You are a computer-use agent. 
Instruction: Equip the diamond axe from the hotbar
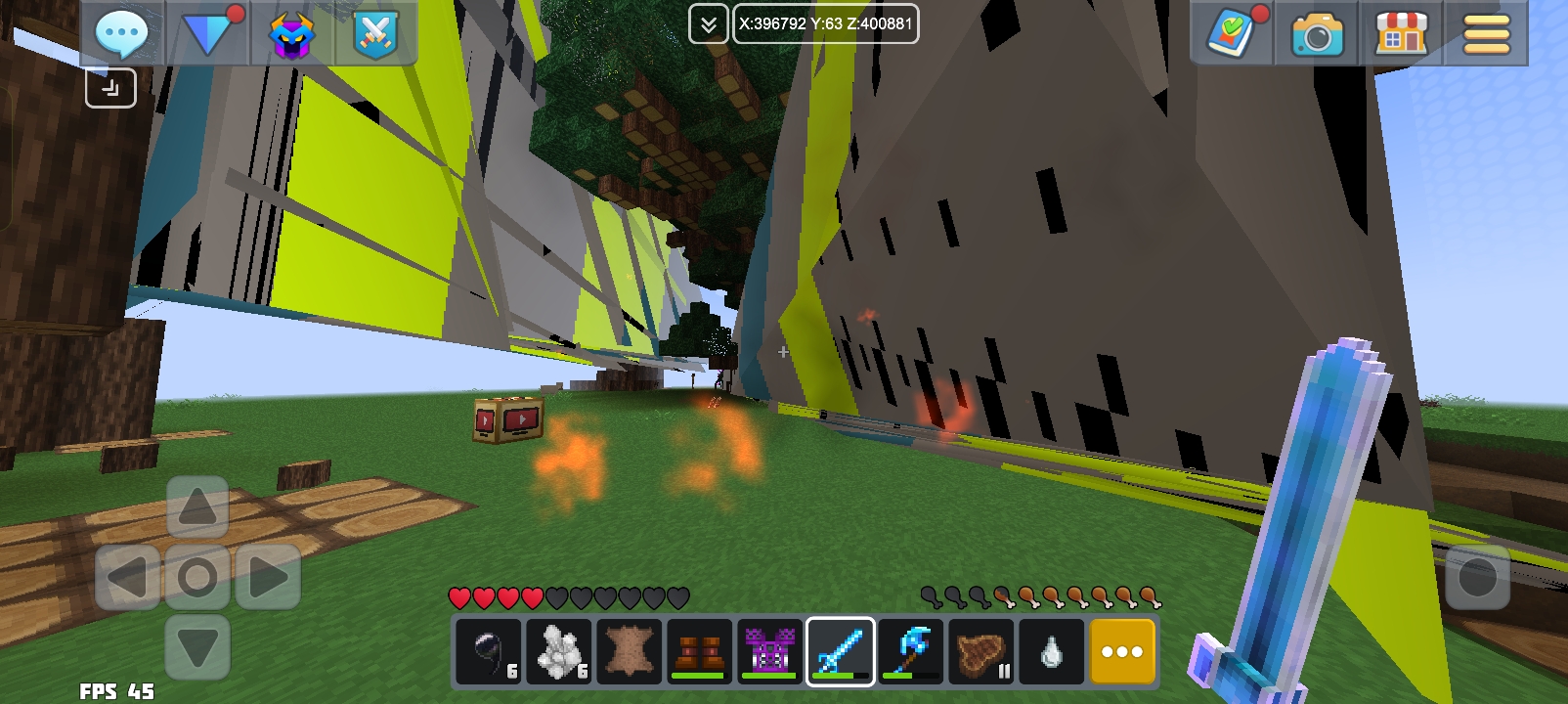[x=911, y=651]
